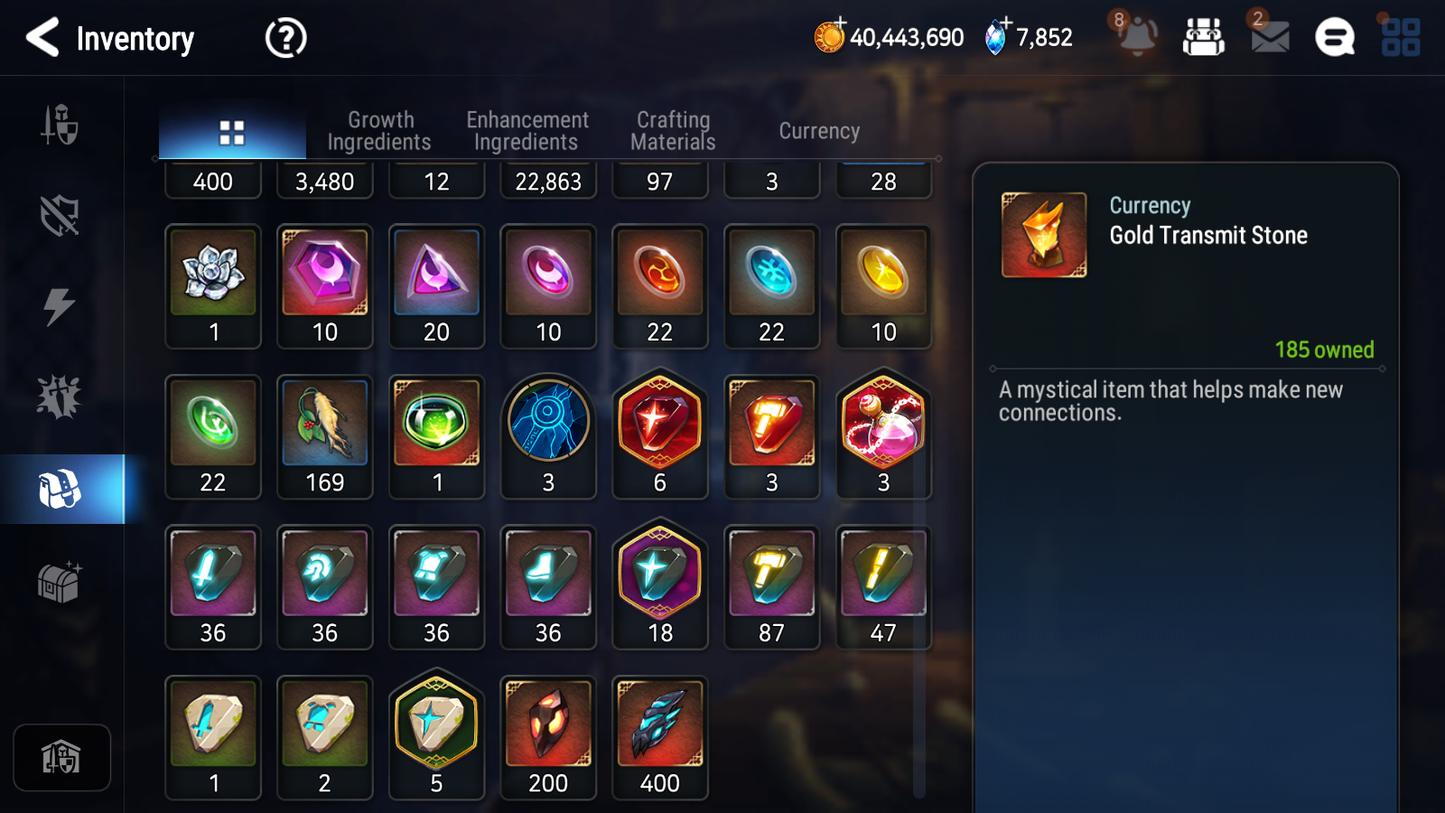
Task: Switch to the Growth Ingredients tab
Action: 379,131
